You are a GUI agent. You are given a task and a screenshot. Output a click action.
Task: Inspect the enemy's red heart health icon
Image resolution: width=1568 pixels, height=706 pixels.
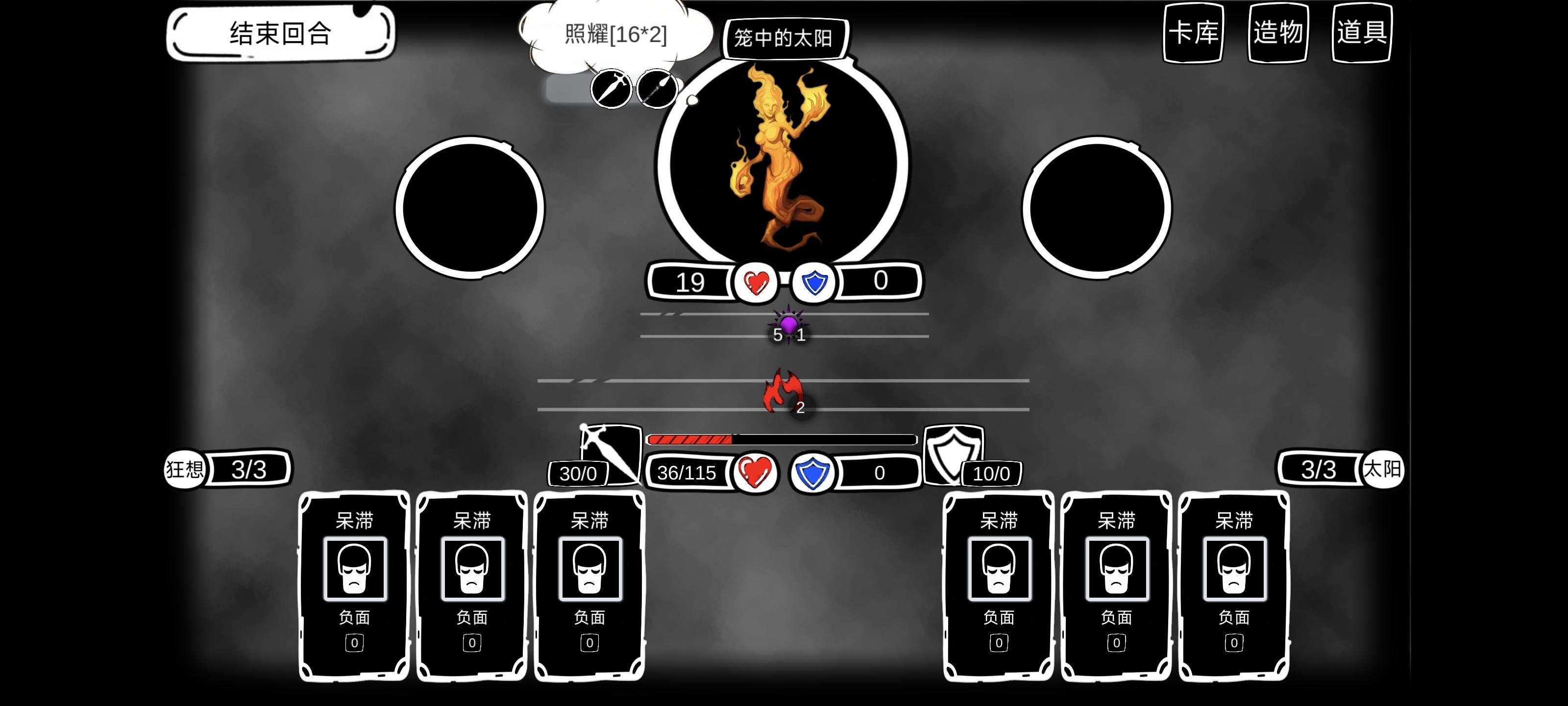(x=757, y=281)
